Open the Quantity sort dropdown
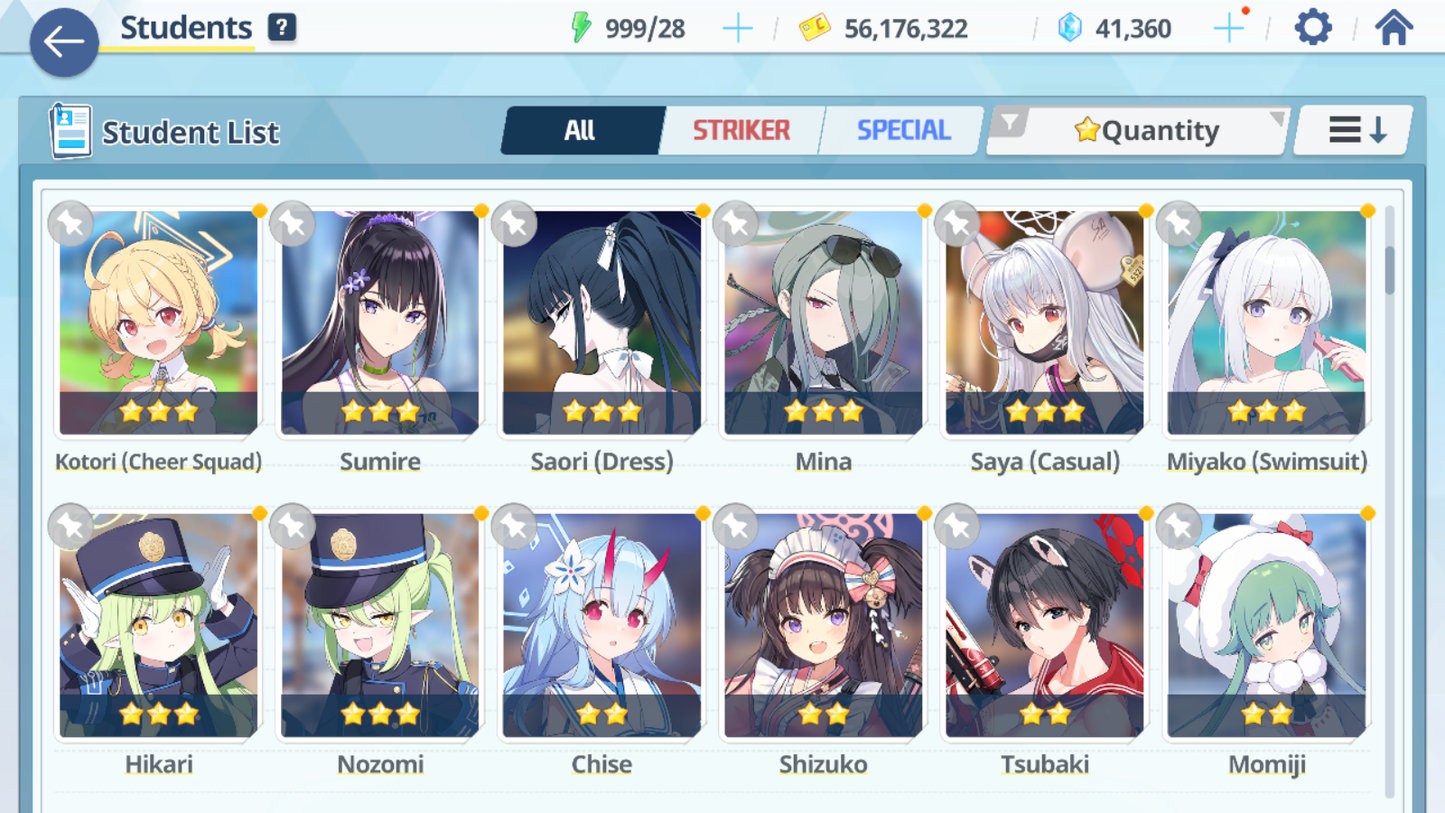This screenshot has height=813, width=1445. 1145,130
